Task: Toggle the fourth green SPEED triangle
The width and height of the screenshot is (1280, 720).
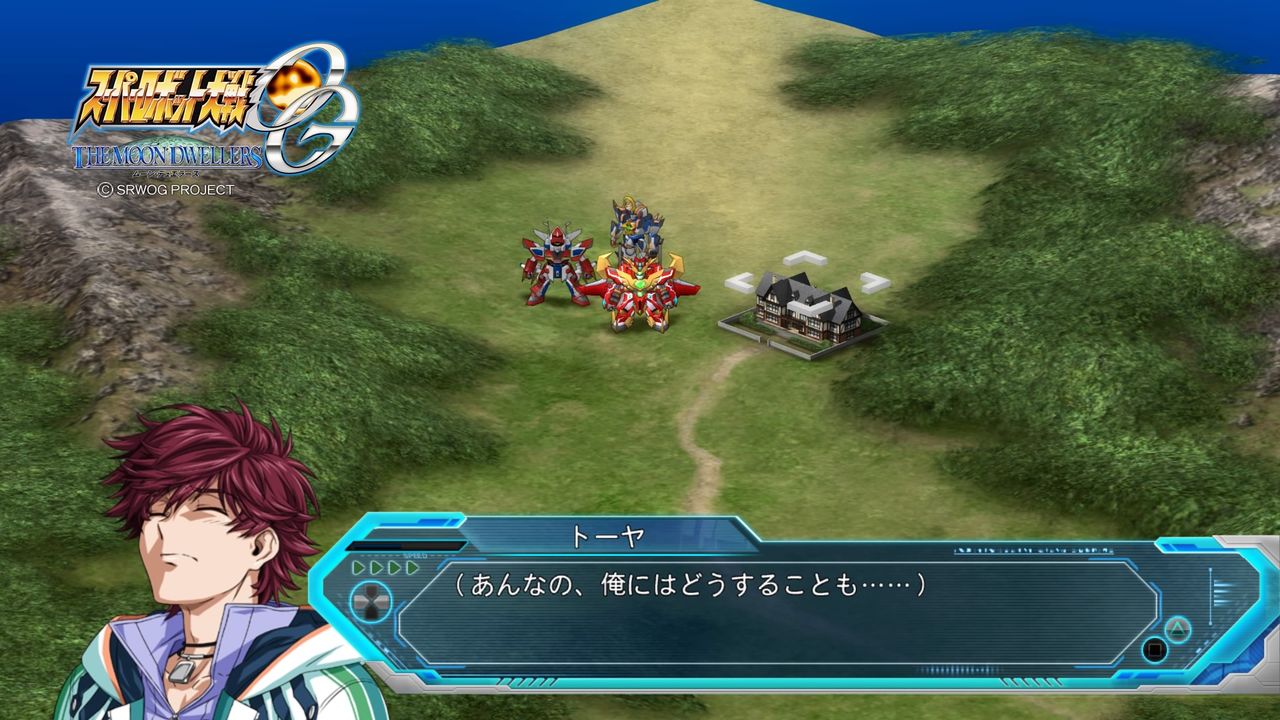Action: [413, 567]
